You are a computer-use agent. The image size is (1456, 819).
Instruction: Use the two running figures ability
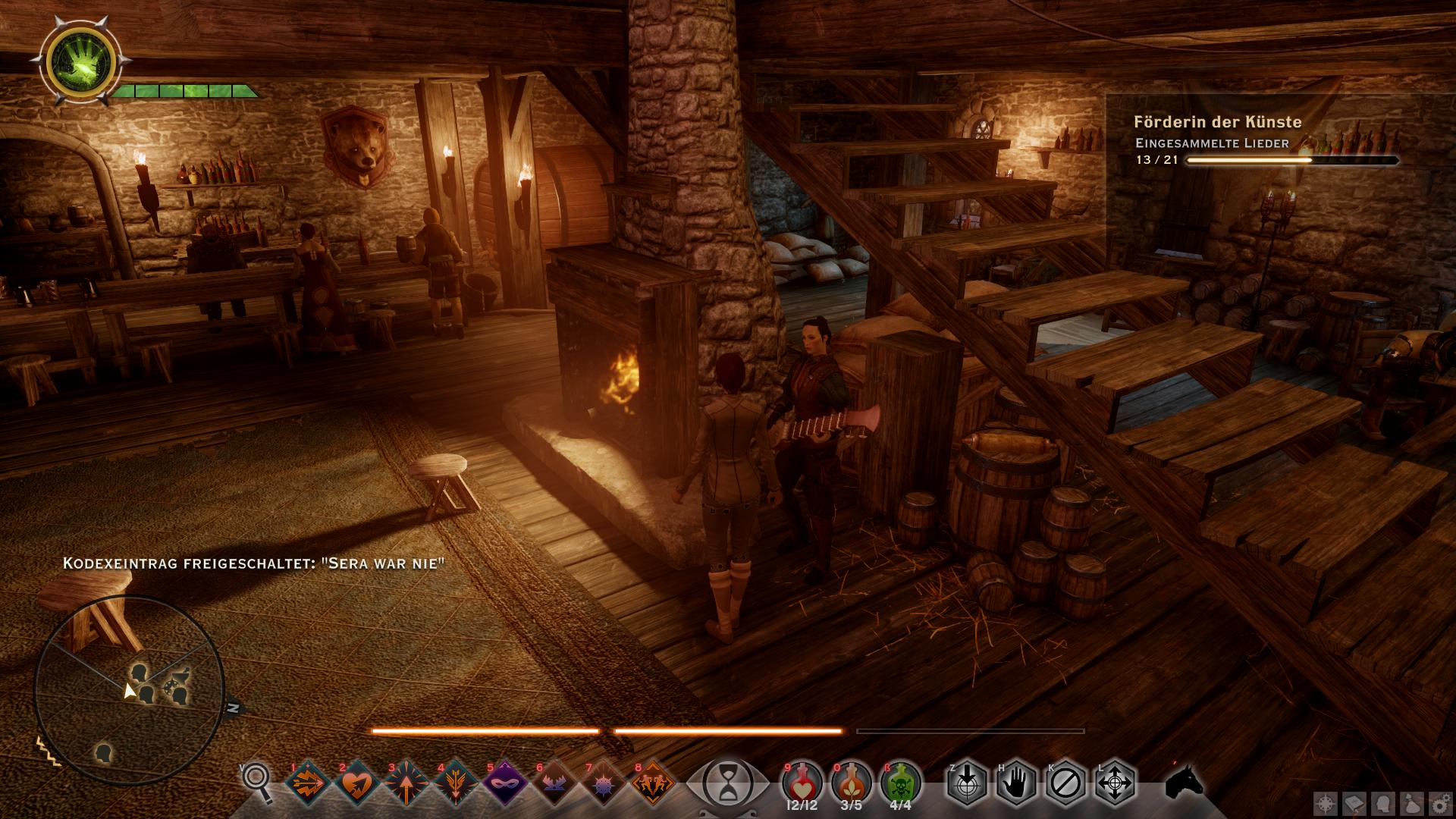click(x=652, y=782)
